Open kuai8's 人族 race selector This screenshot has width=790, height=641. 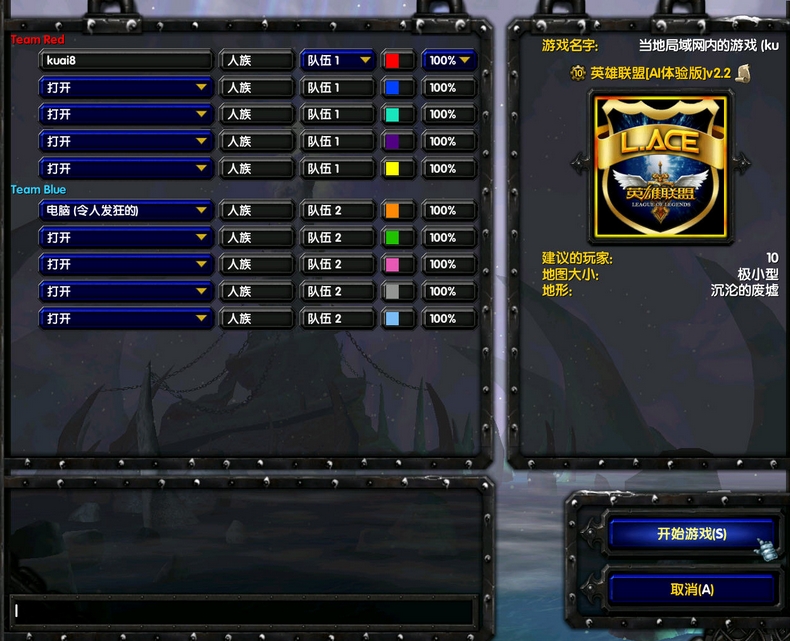[257, 61]
